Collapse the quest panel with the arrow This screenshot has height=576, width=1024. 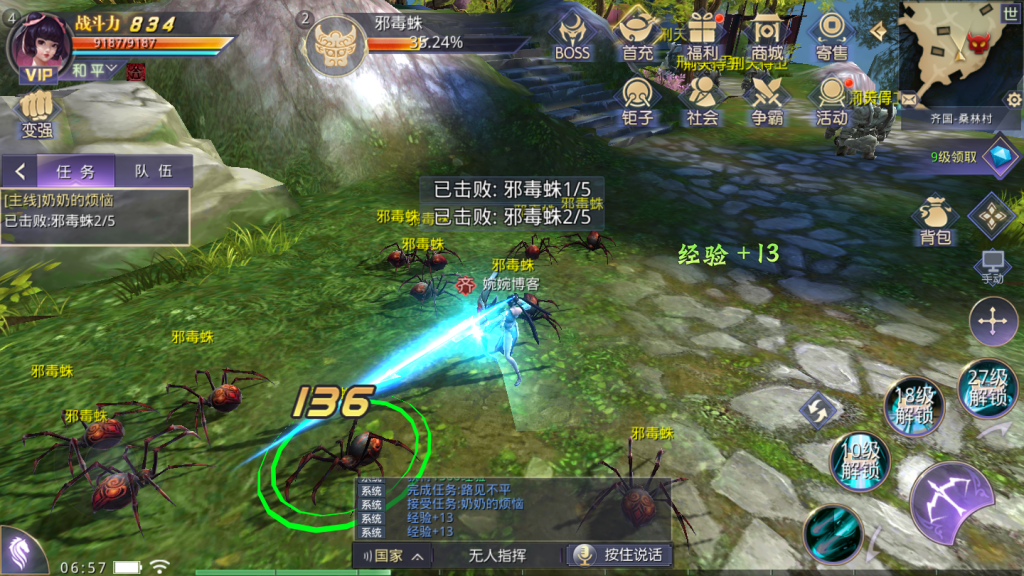coord(19,171)
